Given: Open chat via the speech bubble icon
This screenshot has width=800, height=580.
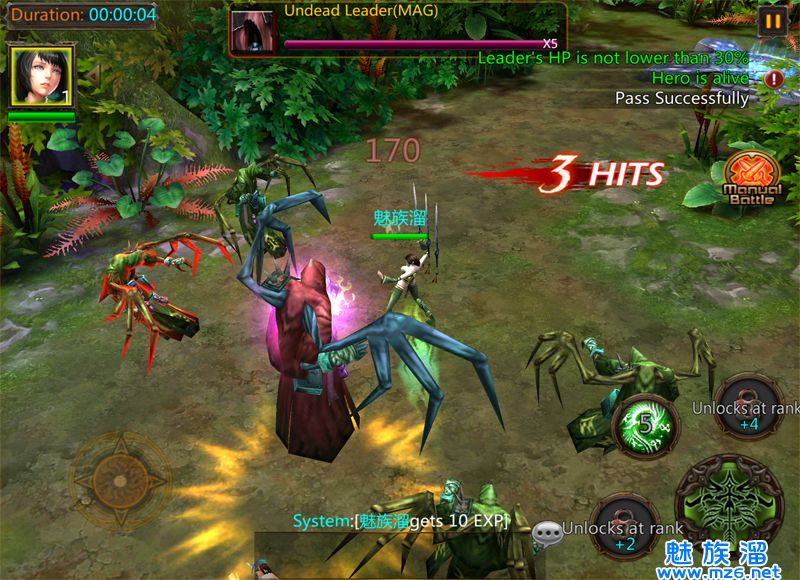Looking at the screenshot, I should (x=547, y=535).
